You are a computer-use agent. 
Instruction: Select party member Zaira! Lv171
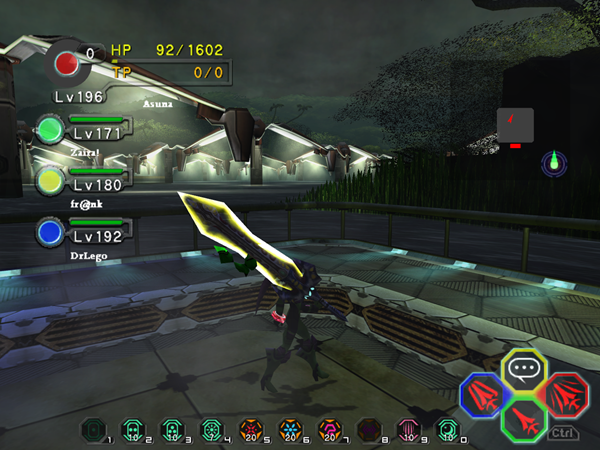coord(50,130)
